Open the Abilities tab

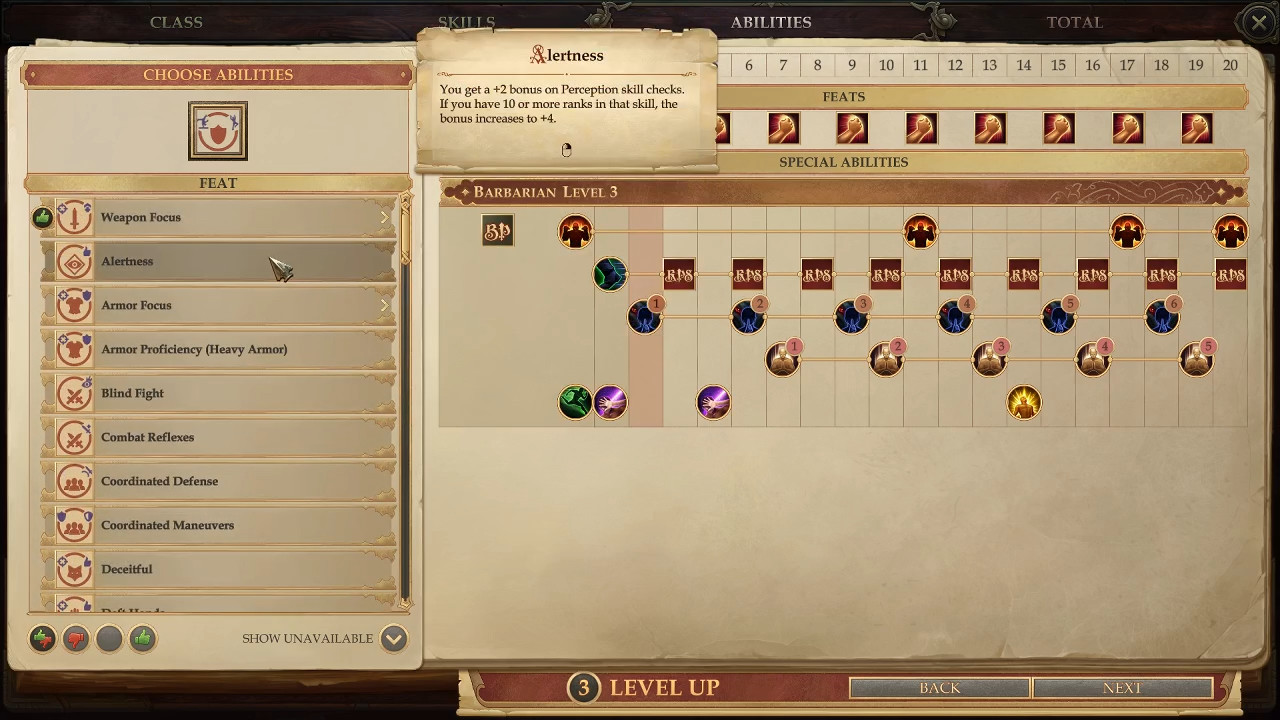click(771, 22)
